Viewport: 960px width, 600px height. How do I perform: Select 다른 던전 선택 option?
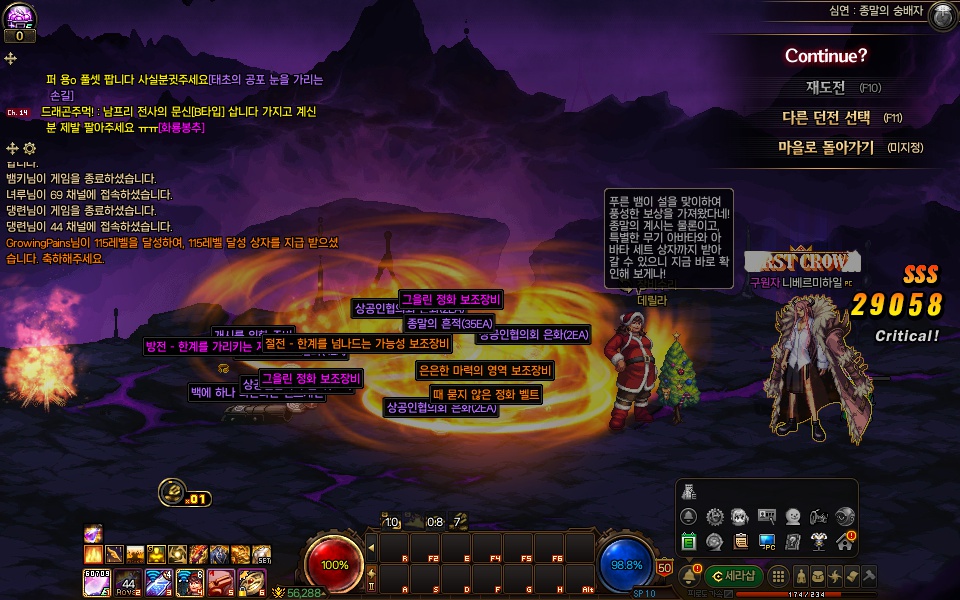pyautogui.click(x=826, y=117)
